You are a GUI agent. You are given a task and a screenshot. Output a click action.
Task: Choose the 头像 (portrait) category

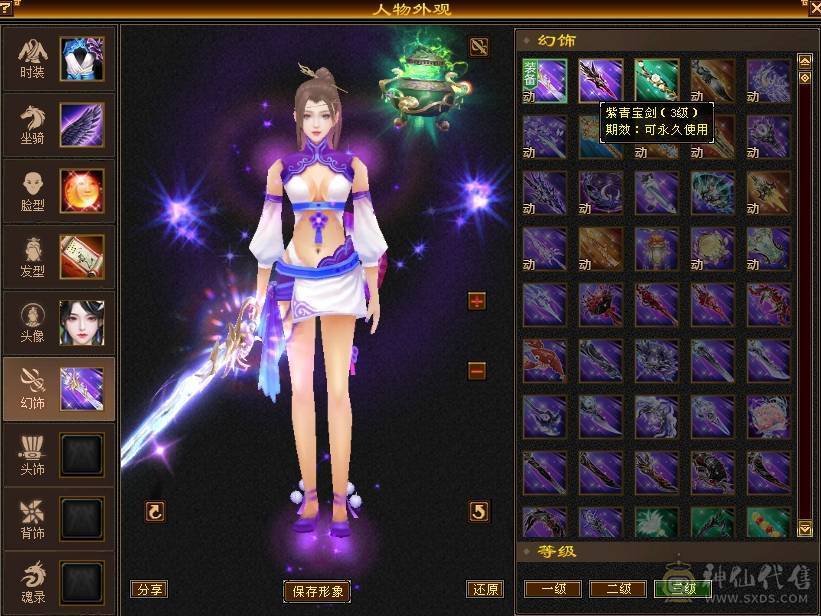pyautogui.click(x=58, y=321)
